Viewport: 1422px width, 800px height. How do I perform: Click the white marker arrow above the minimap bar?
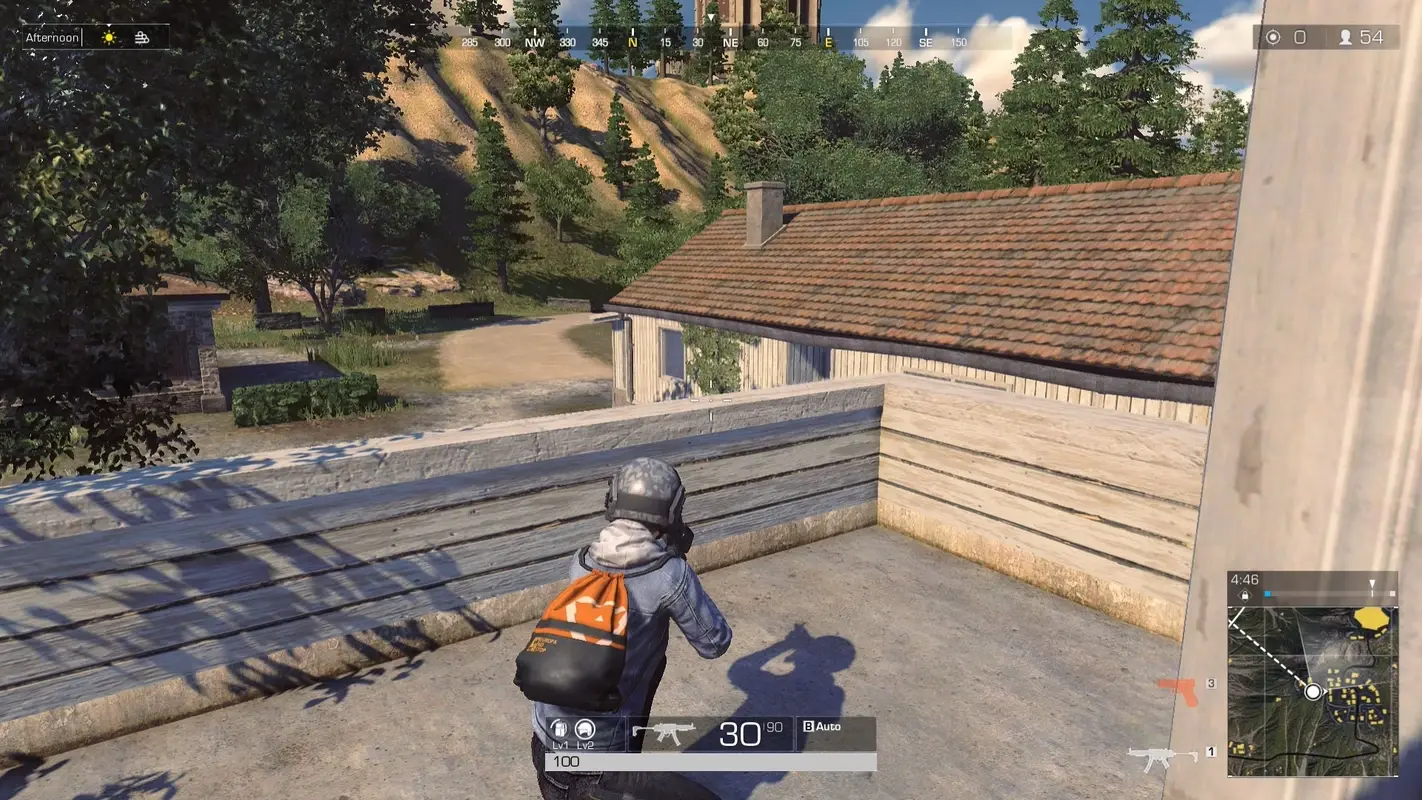pos(1372,582)
